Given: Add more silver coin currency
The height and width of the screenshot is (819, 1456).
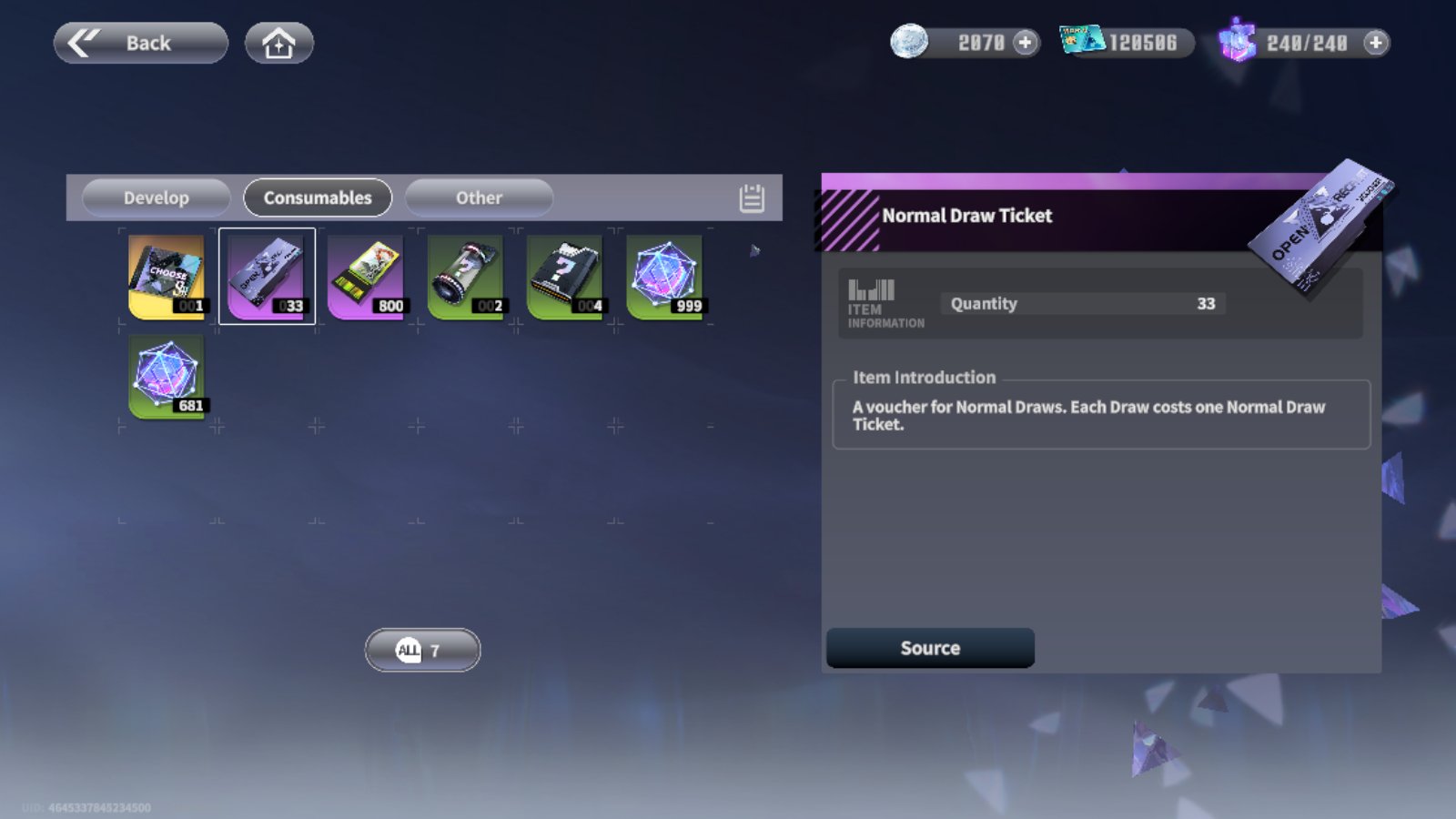Looking at the screenshot, I should tap(1026, 43).
